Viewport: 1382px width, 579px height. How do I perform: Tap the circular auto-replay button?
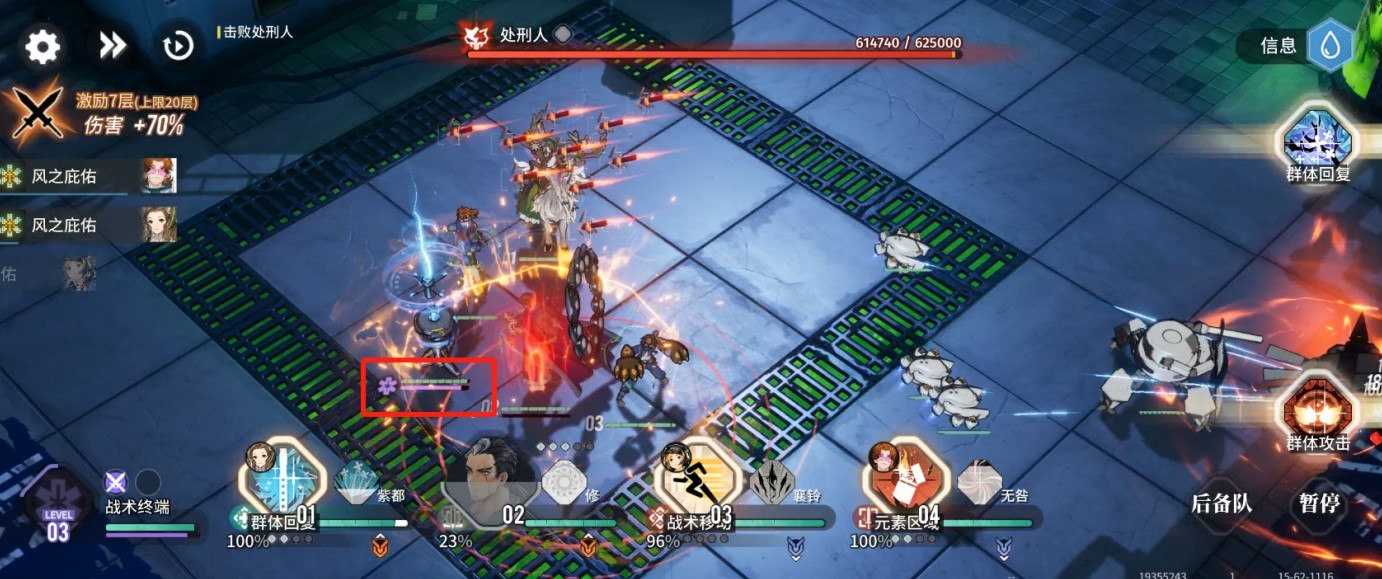[x=178, y=46]
